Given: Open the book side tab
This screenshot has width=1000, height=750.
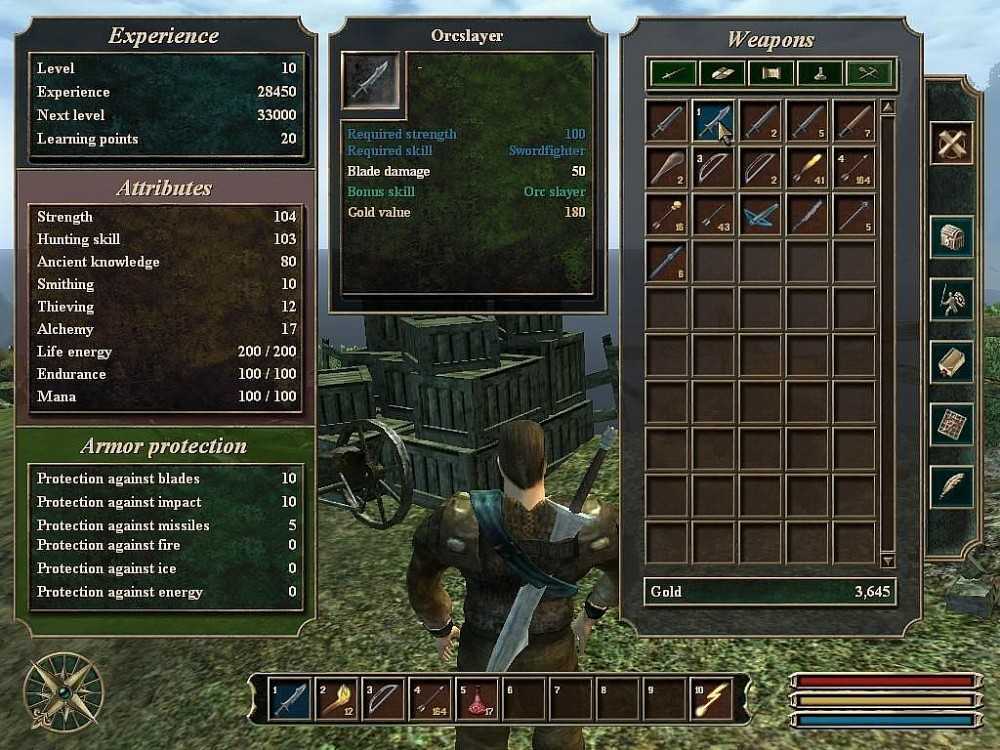Looking at the screenshot, I should [x=951, y=361].
